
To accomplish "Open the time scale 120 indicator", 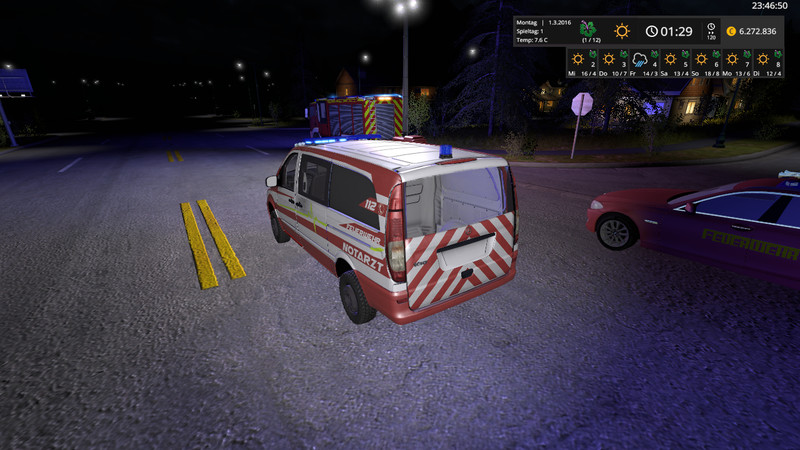I will pyautogui.click(x=711, y=31).
